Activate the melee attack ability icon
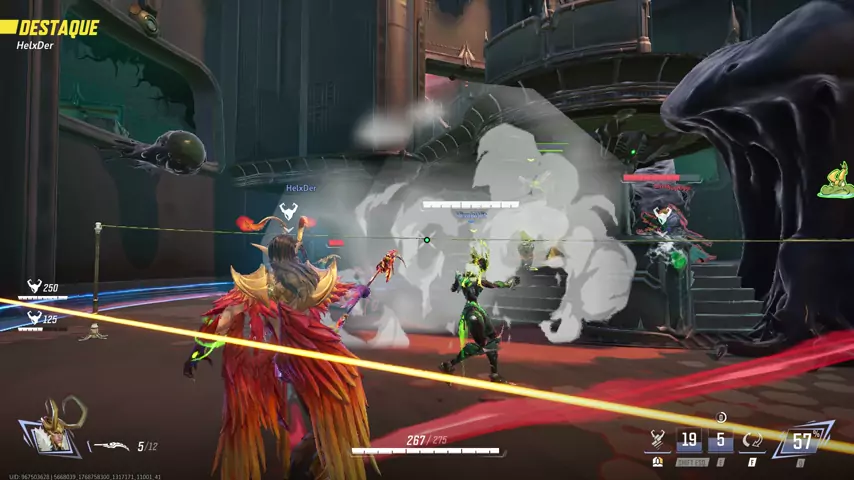This screenshot has height=480, width=854. (x=658, y=439)
